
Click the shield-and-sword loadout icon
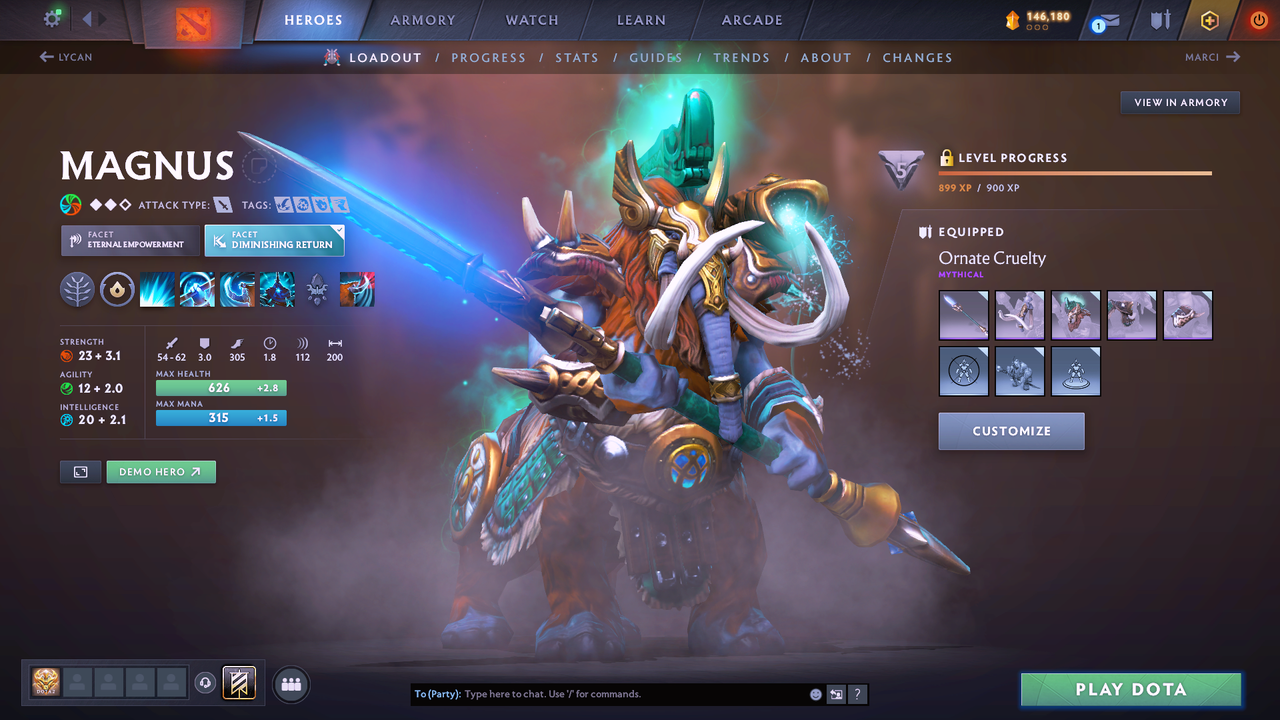(x=1160, y=20)
